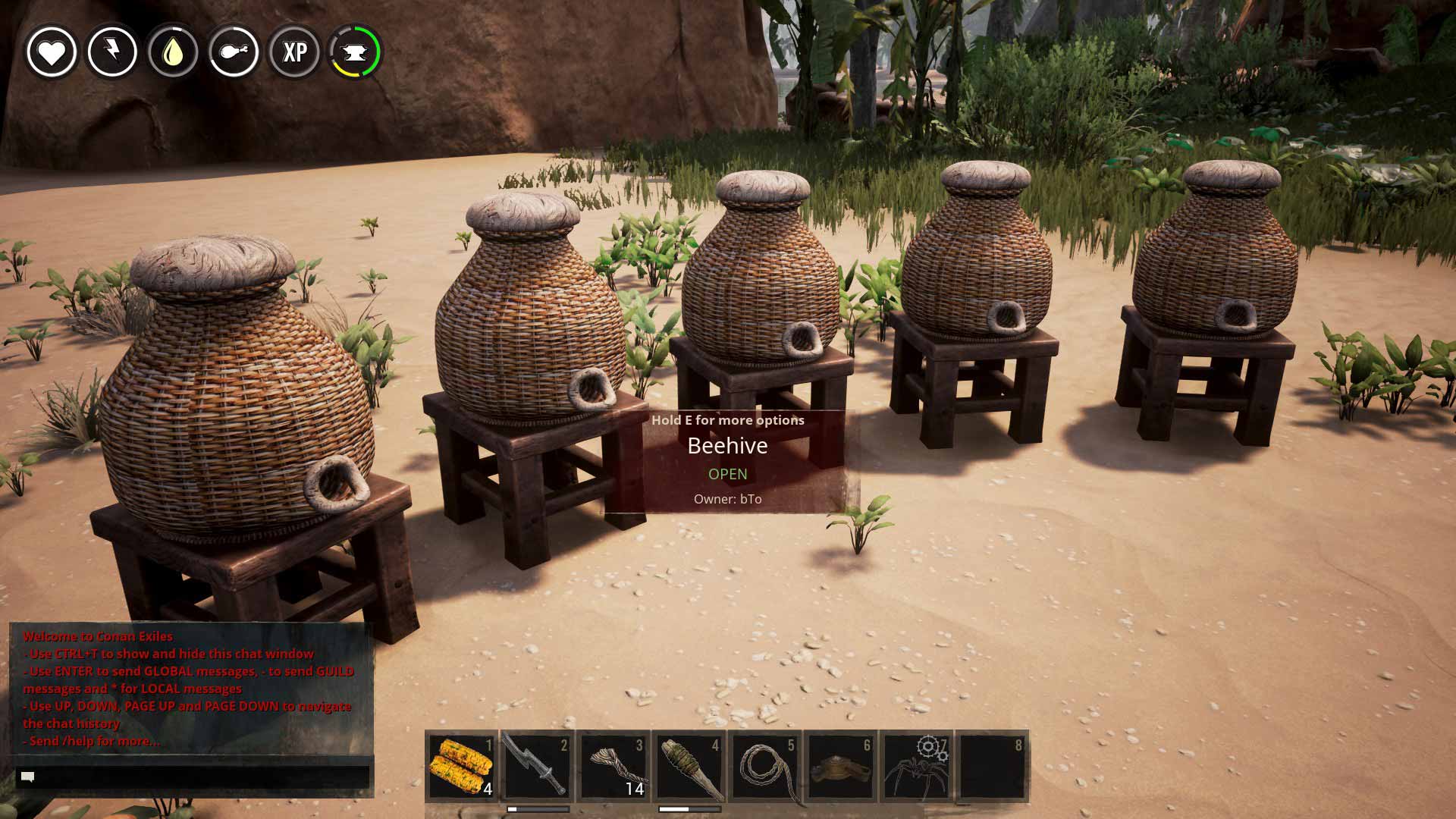Select the grilled corn hotbar slot
Viewport: 1456px width, 819px height.
pos(461,767)
